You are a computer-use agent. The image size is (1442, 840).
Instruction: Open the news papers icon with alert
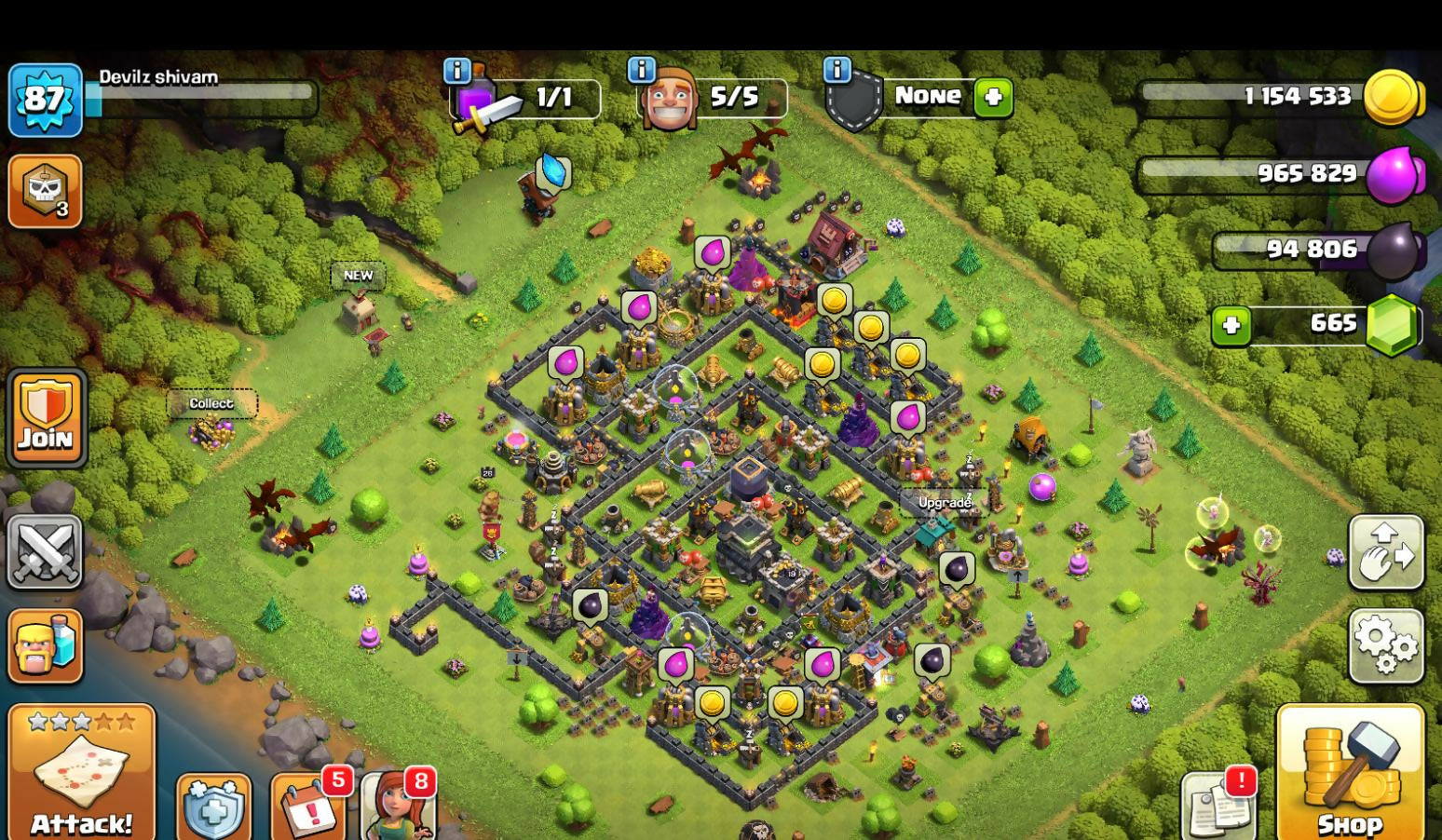[x=1217, y=806]
